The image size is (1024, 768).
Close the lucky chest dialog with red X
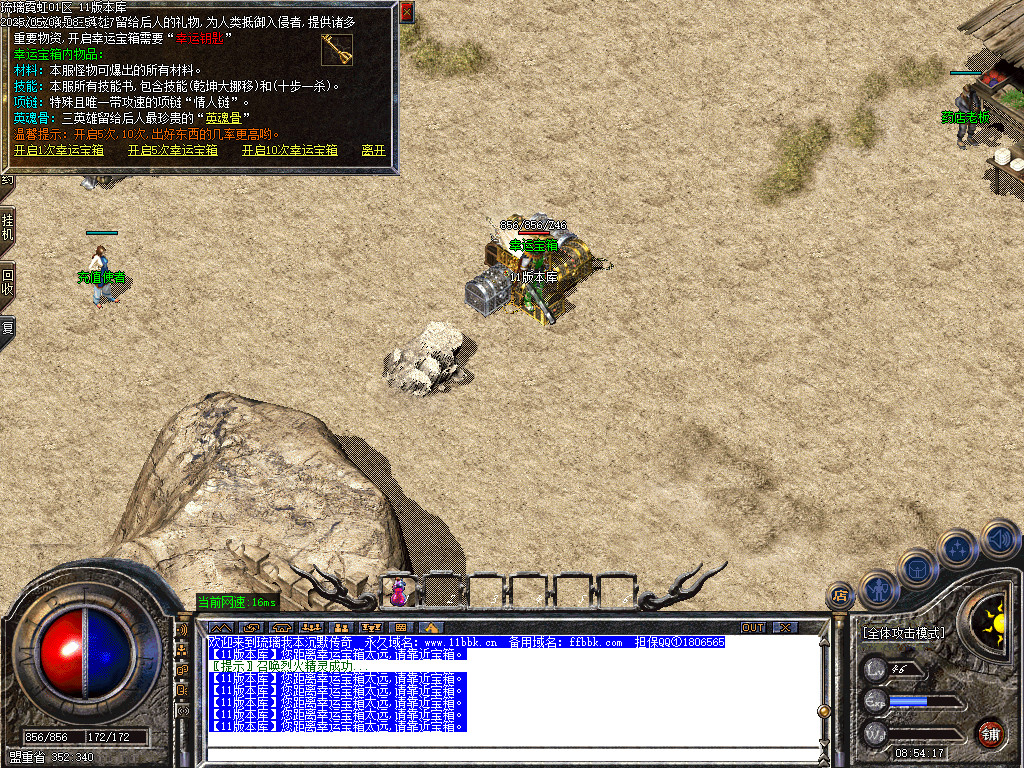tap(406, 13)
